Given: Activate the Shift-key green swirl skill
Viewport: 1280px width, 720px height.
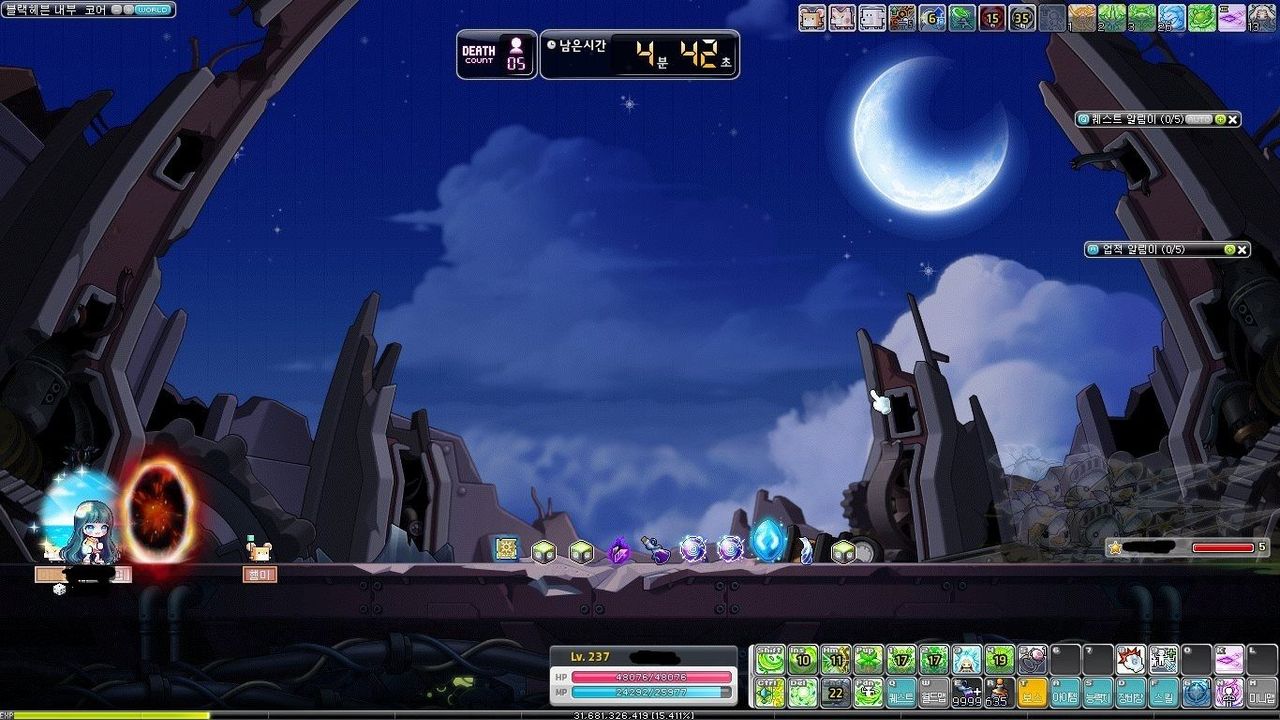Looking at the screenshot, I should point(769,659).
